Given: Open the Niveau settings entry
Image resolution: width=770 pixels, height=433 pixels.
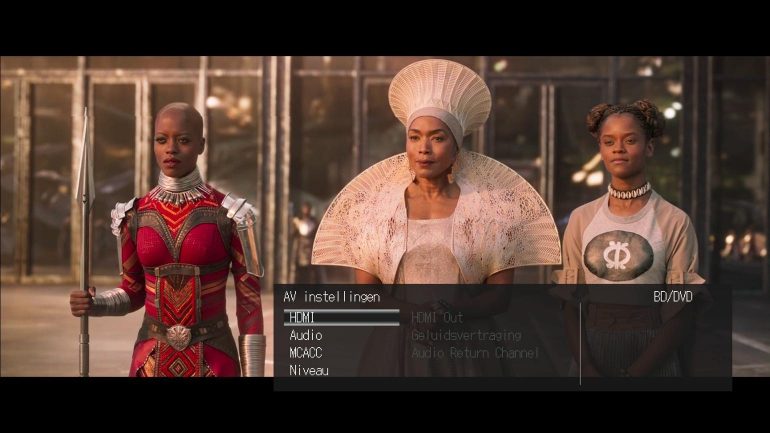Looking at the screenshot, I should [309, 371].
